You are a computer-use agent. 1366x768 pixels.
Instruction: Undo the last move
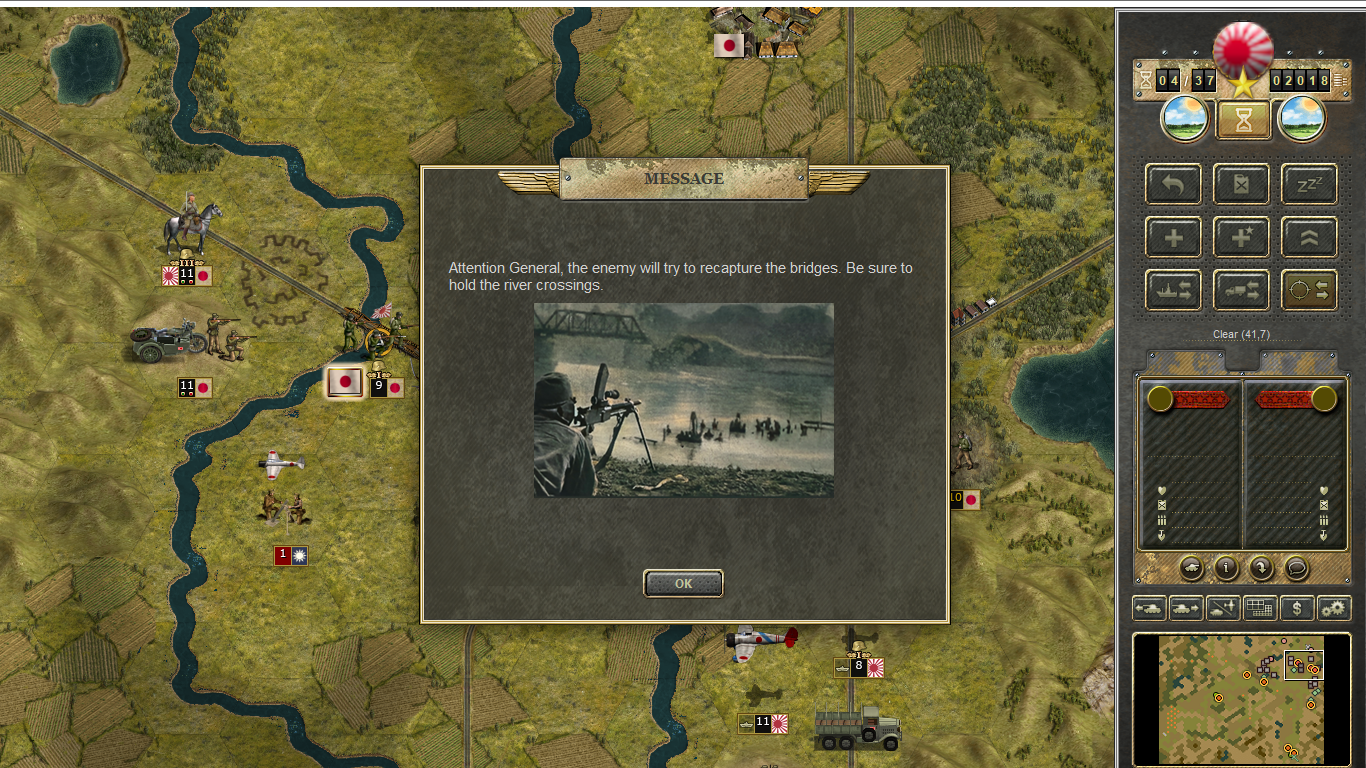(1173, 185)
